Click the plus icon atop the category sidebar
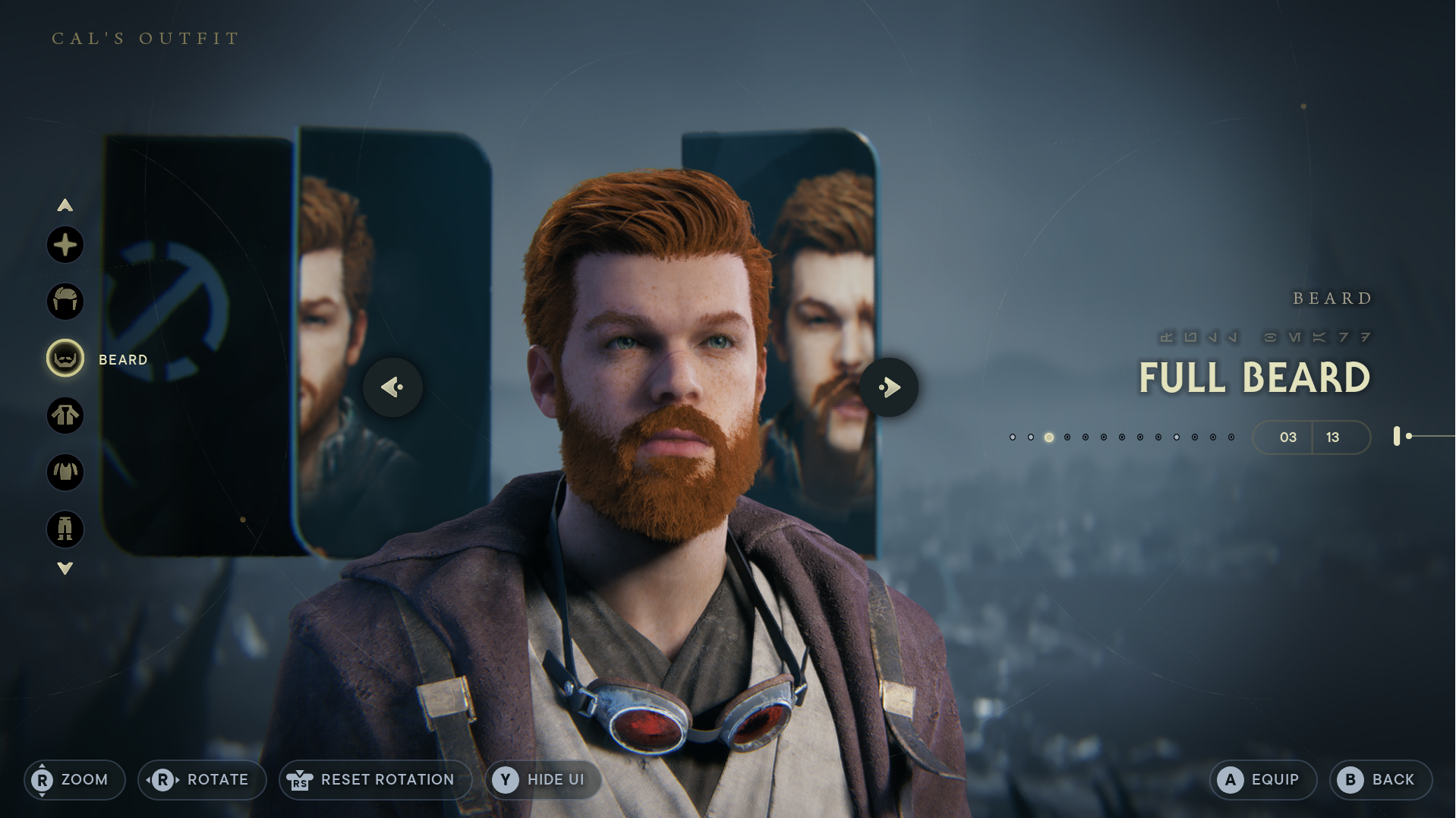This screenshot has height=818, width=1456. 65,245
